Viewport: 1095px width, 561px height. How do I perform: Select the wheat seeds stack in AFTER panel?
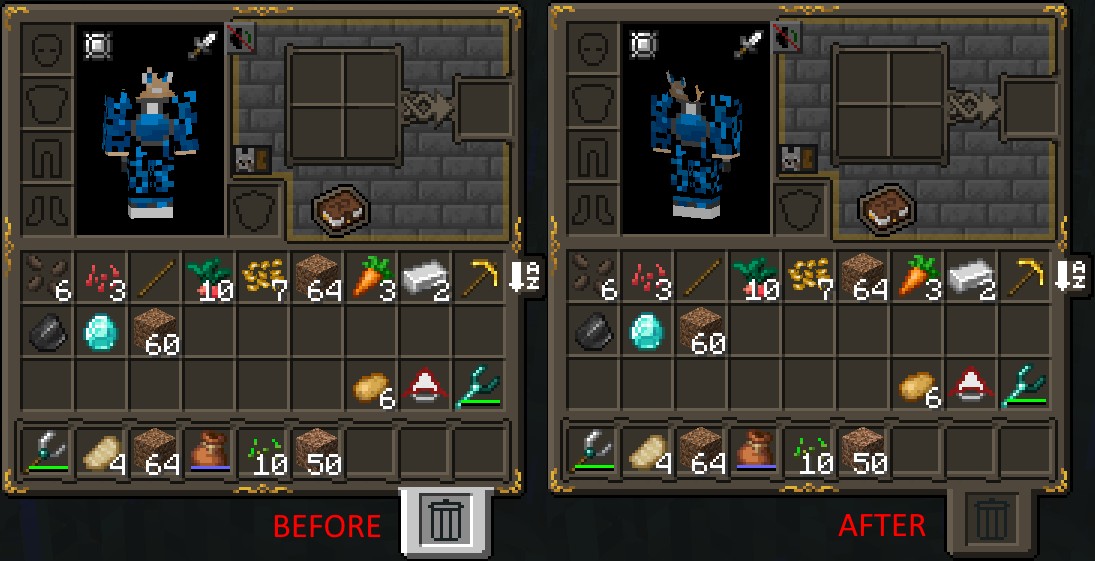[808, 277]
